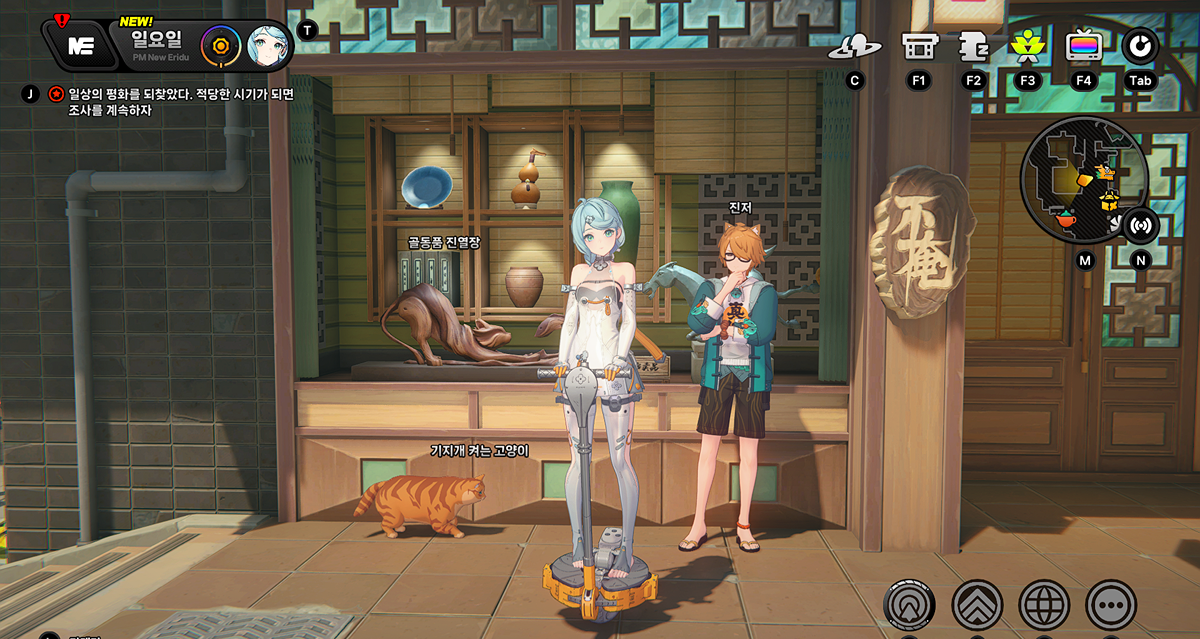The image size is (1200, 639).
Task: Open the ME main menu button
Action: pyautogui.click(x=81, y=45)
